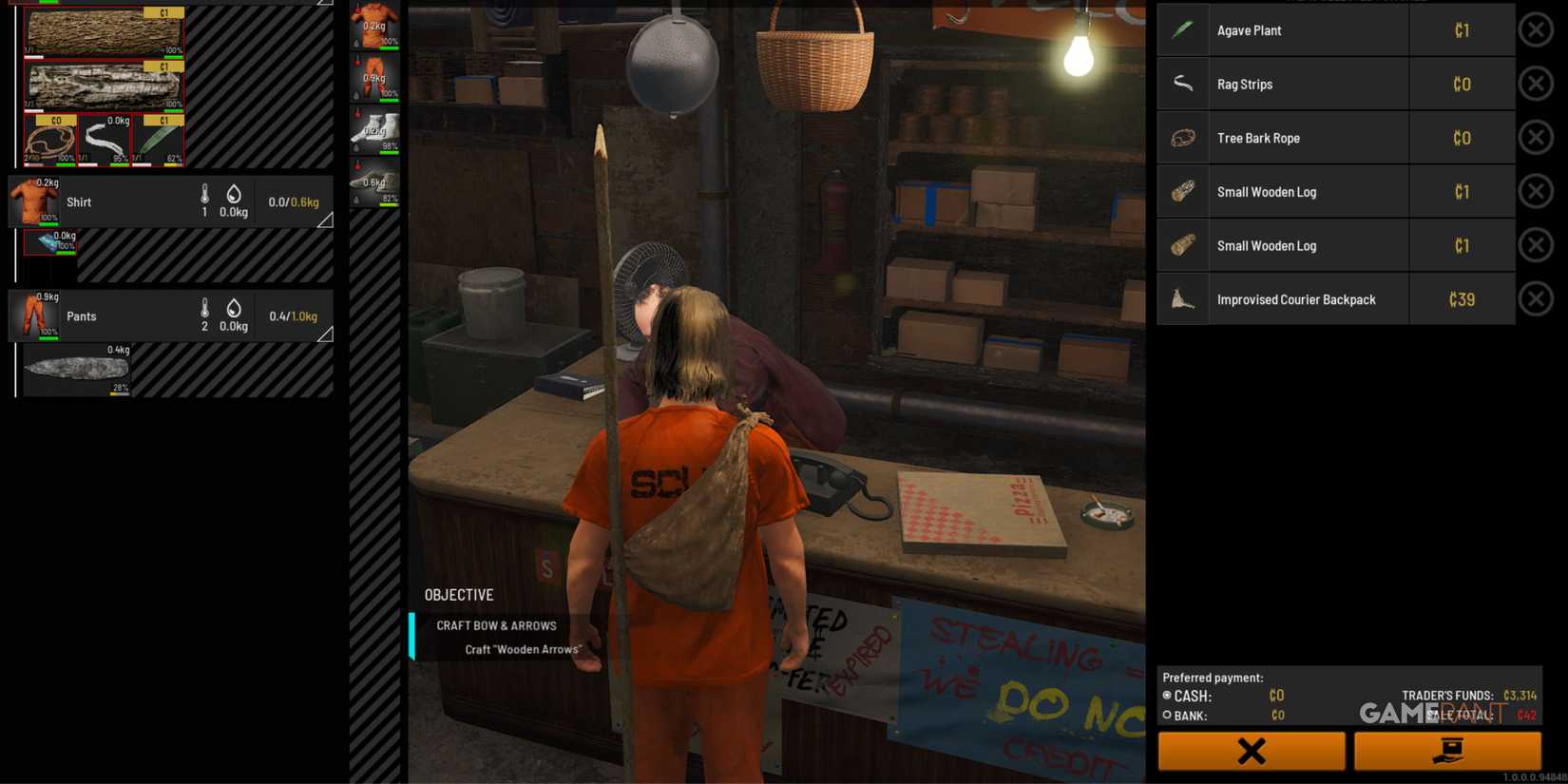Select the stone knife under the Pants slot
The width and height of the screenshot is (1568, 784).
[x=76, y=369]
